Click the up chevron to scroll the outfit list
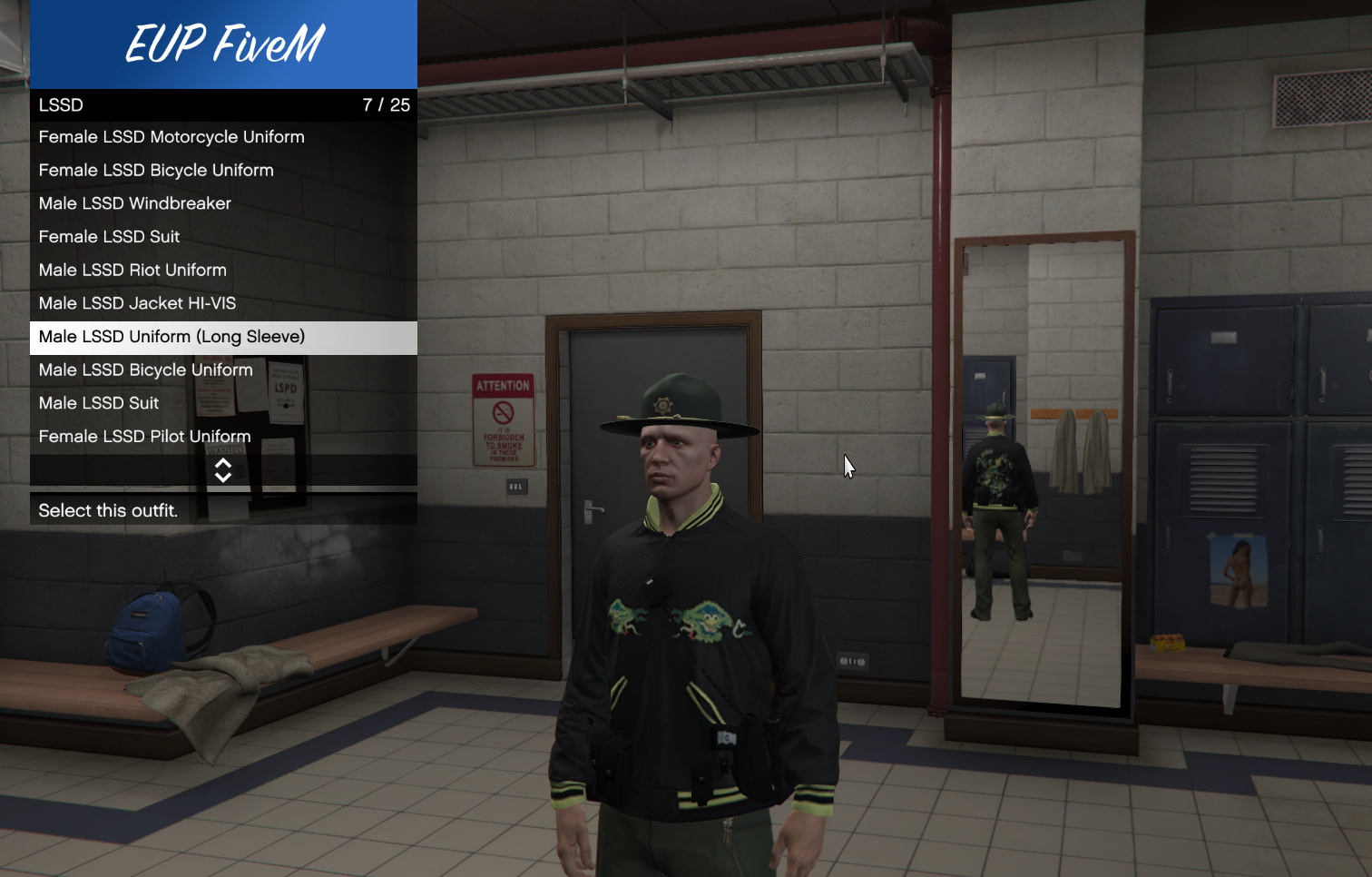The image size is (1372, 877). (x=223, y=465)
